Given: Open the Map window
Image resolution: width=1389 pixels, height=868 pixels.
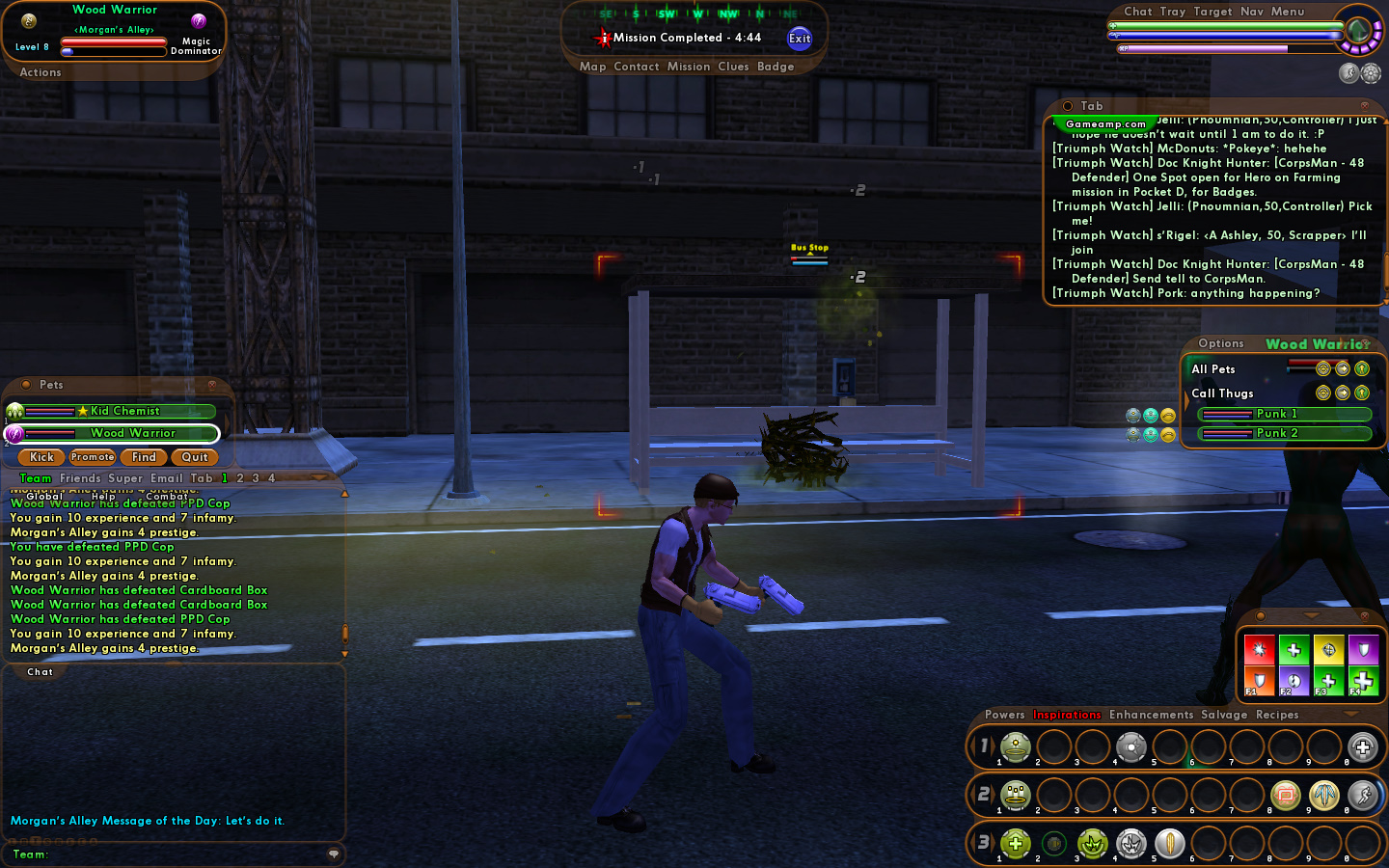Looking at the screenshot, I should point(592,67).
